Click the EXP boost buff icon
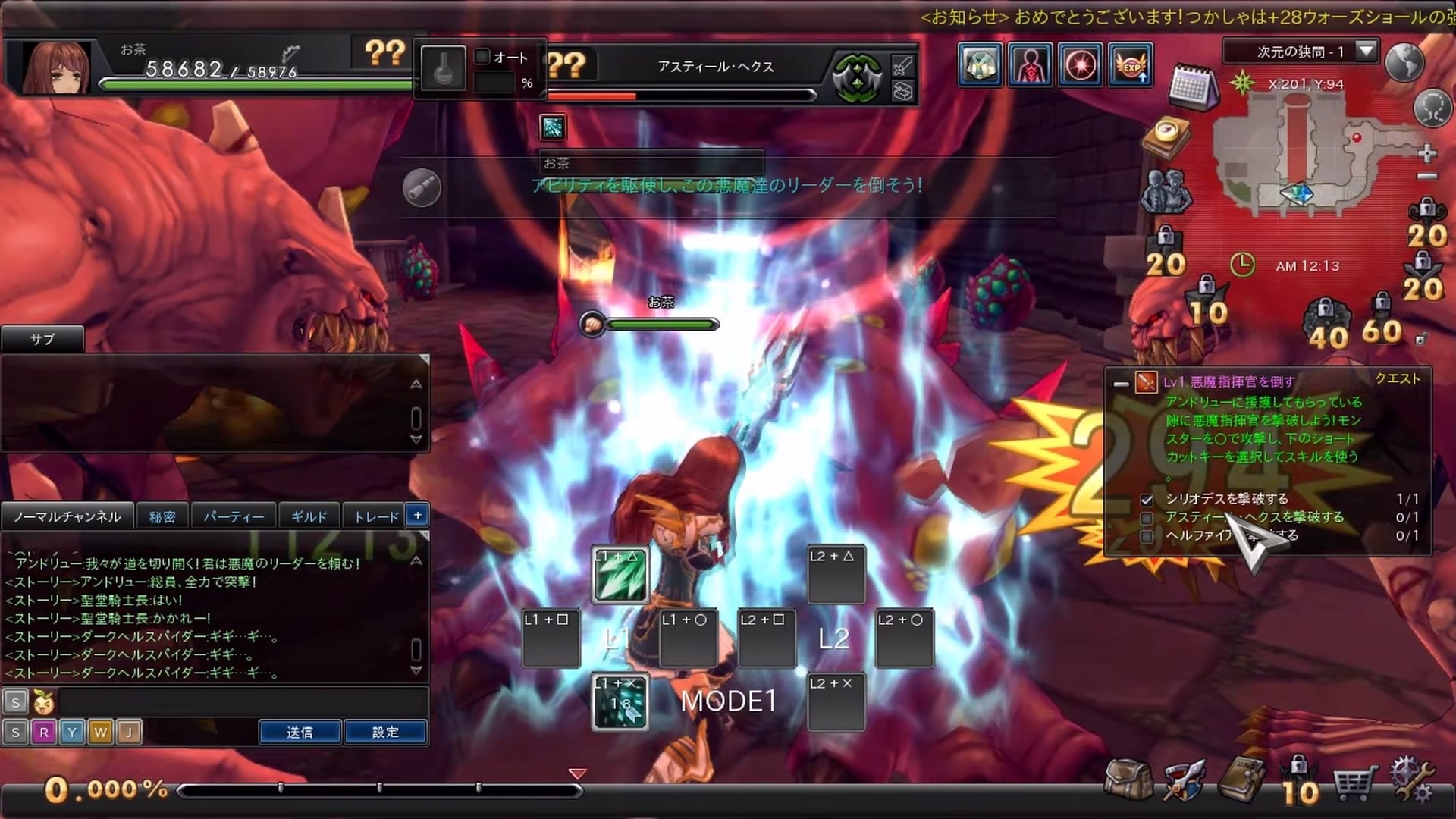This screenshot has width=1456, height=819. [1131, 65]
